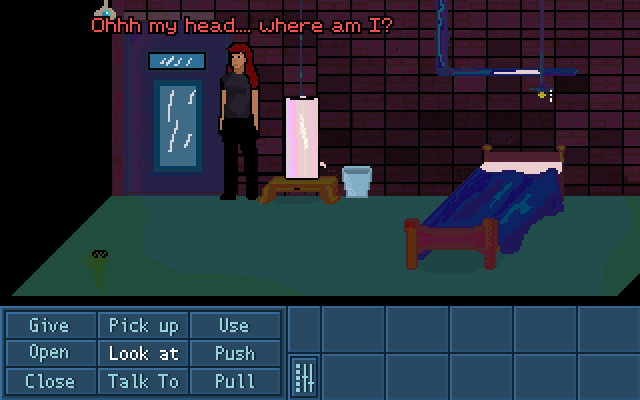Select the Open verb

click(49, 353)
